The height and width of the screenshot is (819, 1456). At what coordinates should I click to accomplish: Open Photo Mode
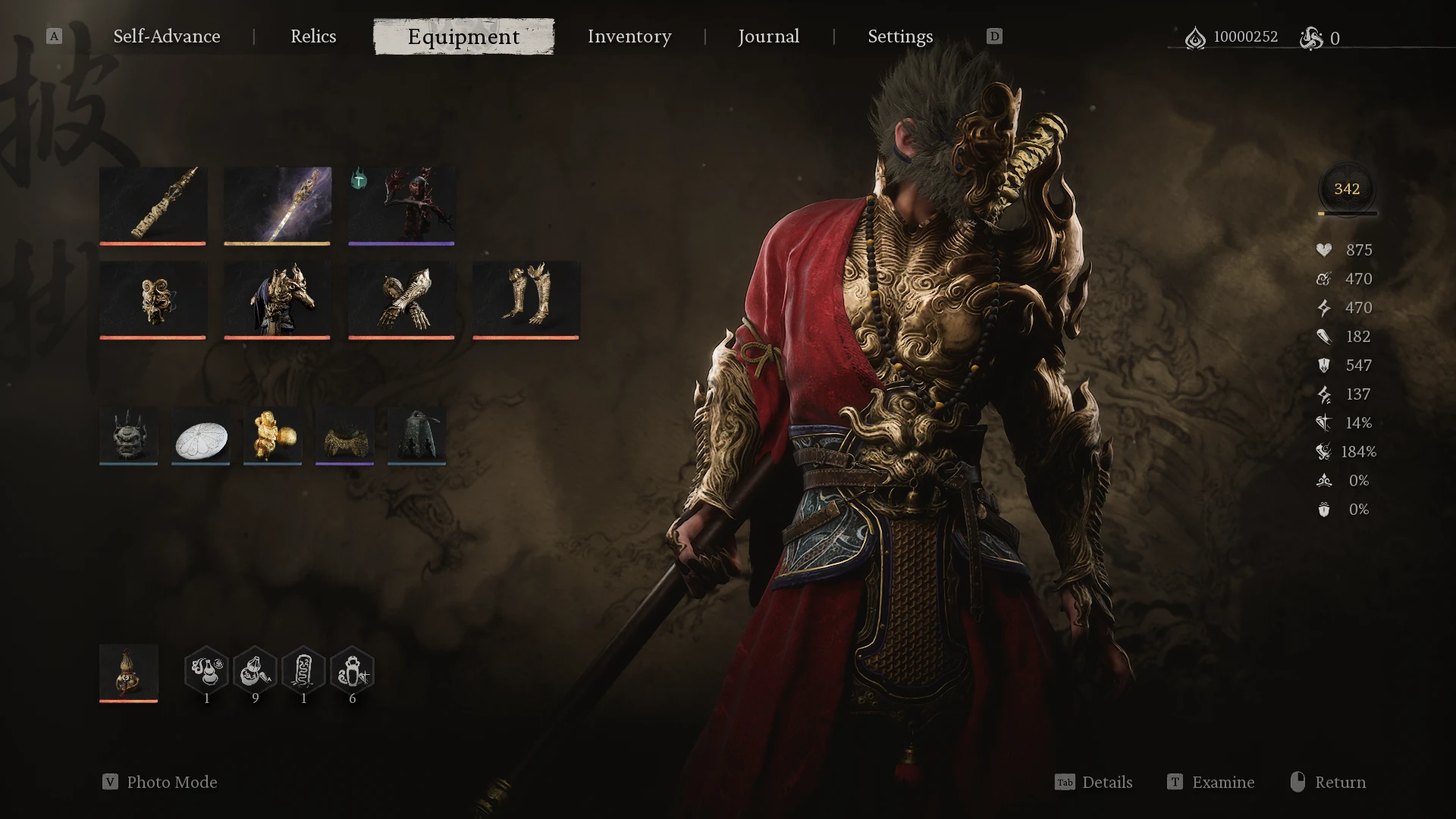[171, 782]
